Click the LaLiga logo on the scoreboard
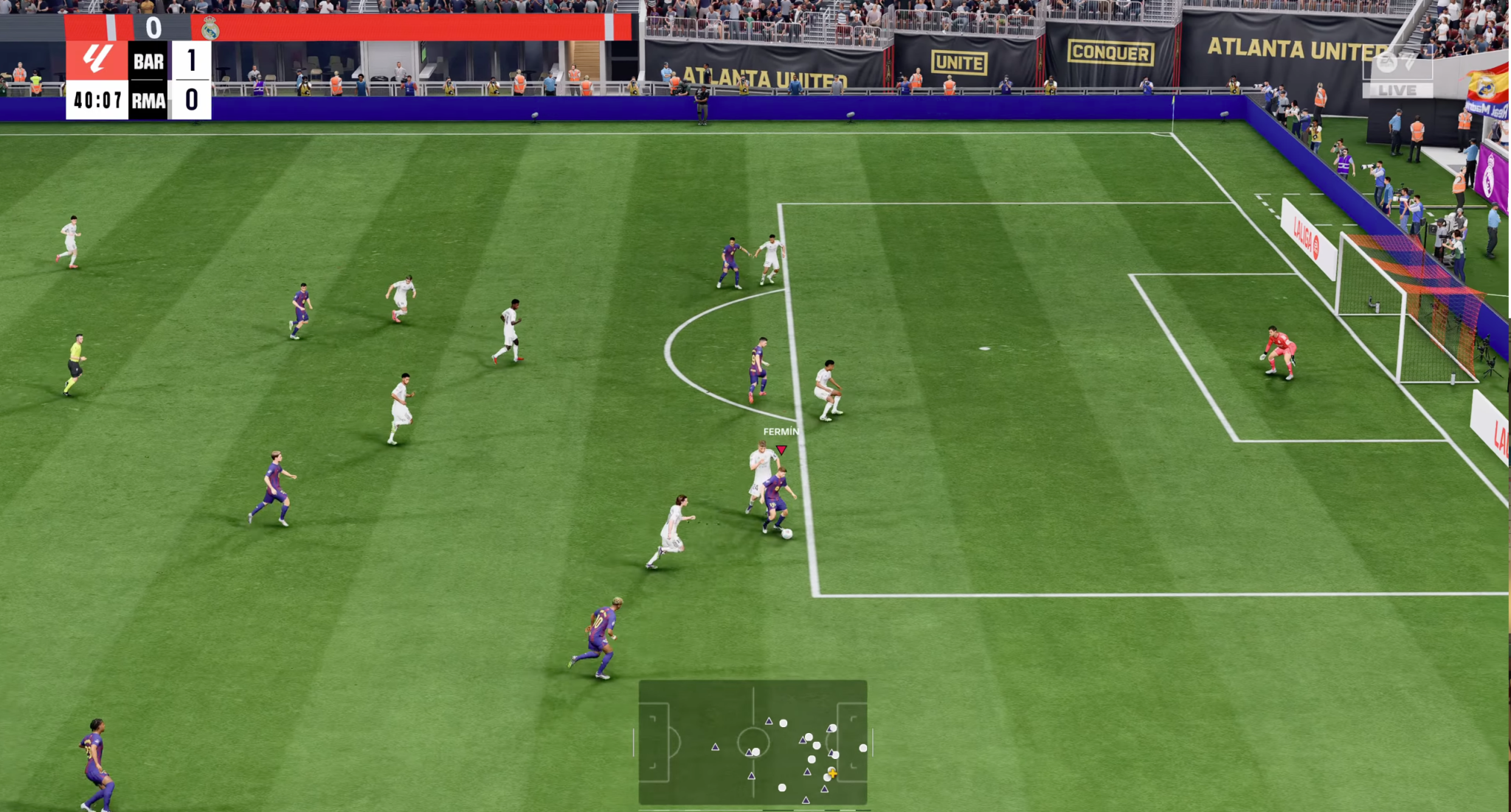The image size is (1511, 812). click(97, 60)
